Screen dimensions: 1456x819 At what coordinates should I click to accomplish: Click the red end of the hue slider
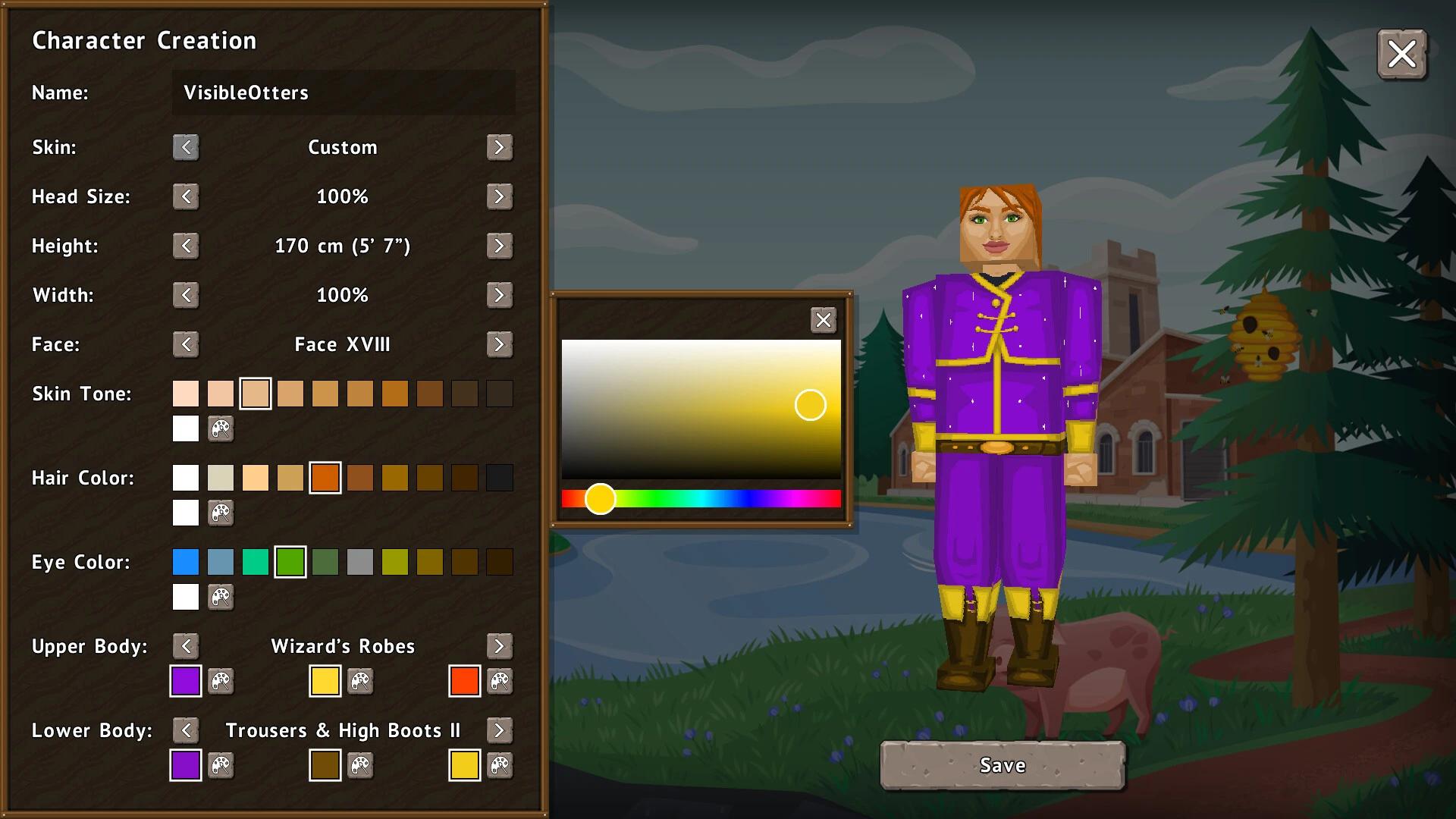tap(567, 498)
